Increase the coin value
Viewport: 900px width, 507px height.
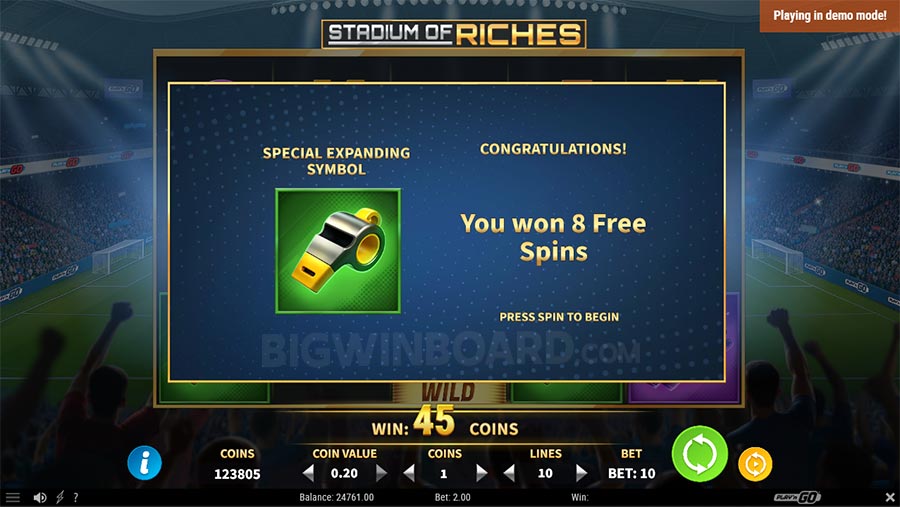point(381,473)
